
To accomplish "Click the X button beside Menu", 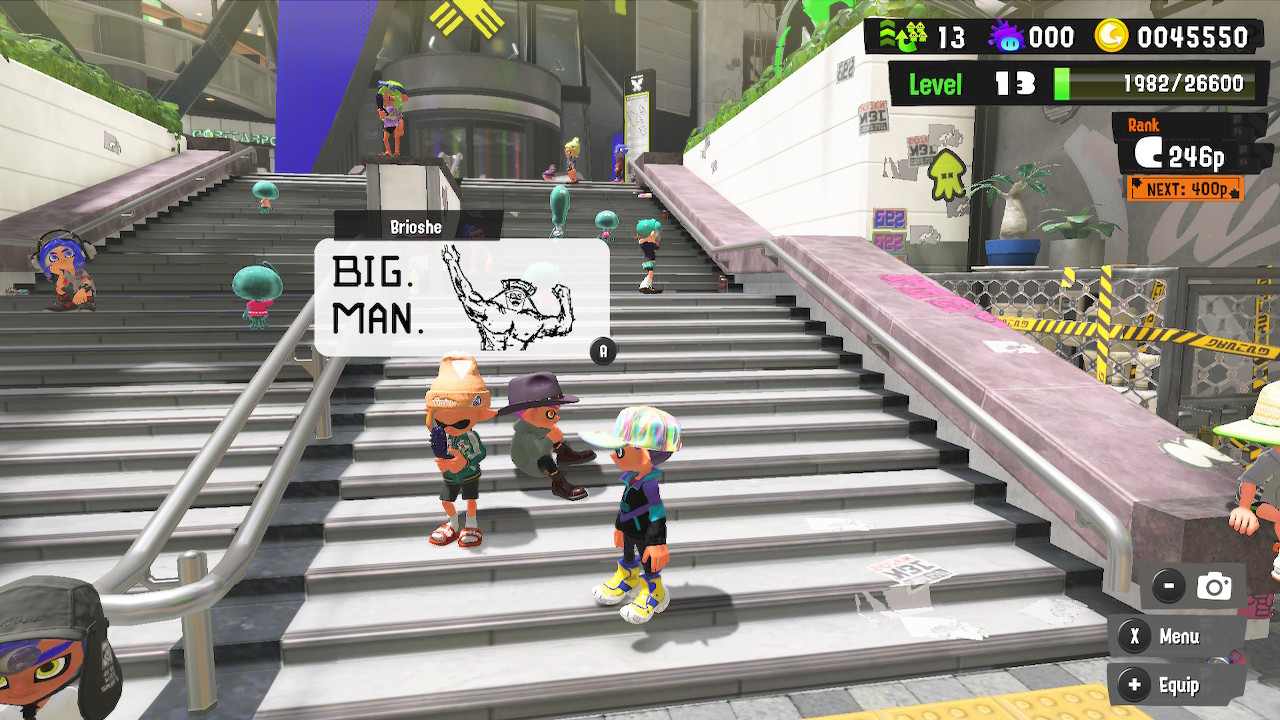I will [1133, 637].
